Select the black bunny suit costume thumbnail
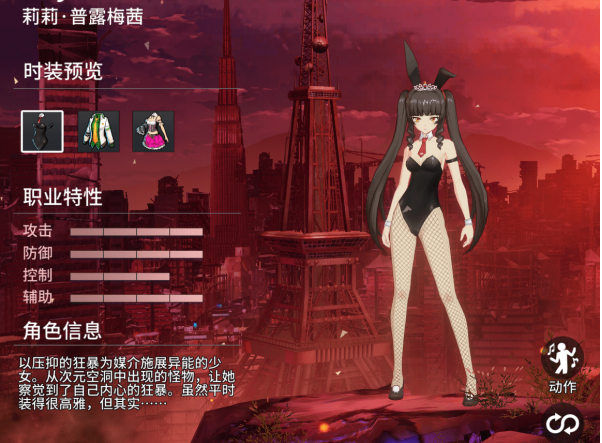The height and width of the screenshot is (443, 602). pos(42,131)
